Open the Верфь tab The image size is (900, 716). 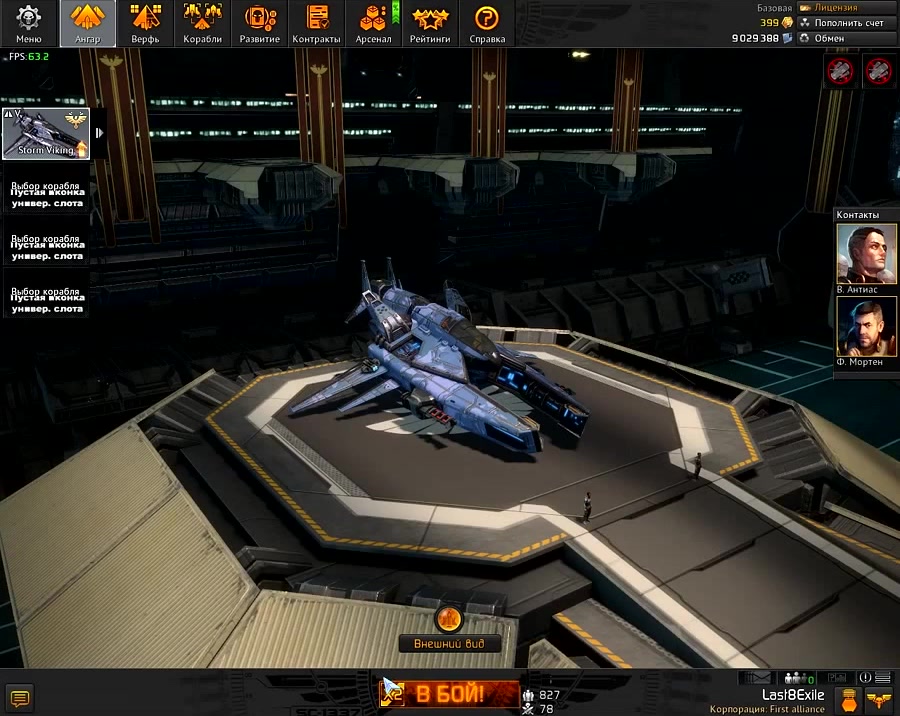[x=145, y=23]
